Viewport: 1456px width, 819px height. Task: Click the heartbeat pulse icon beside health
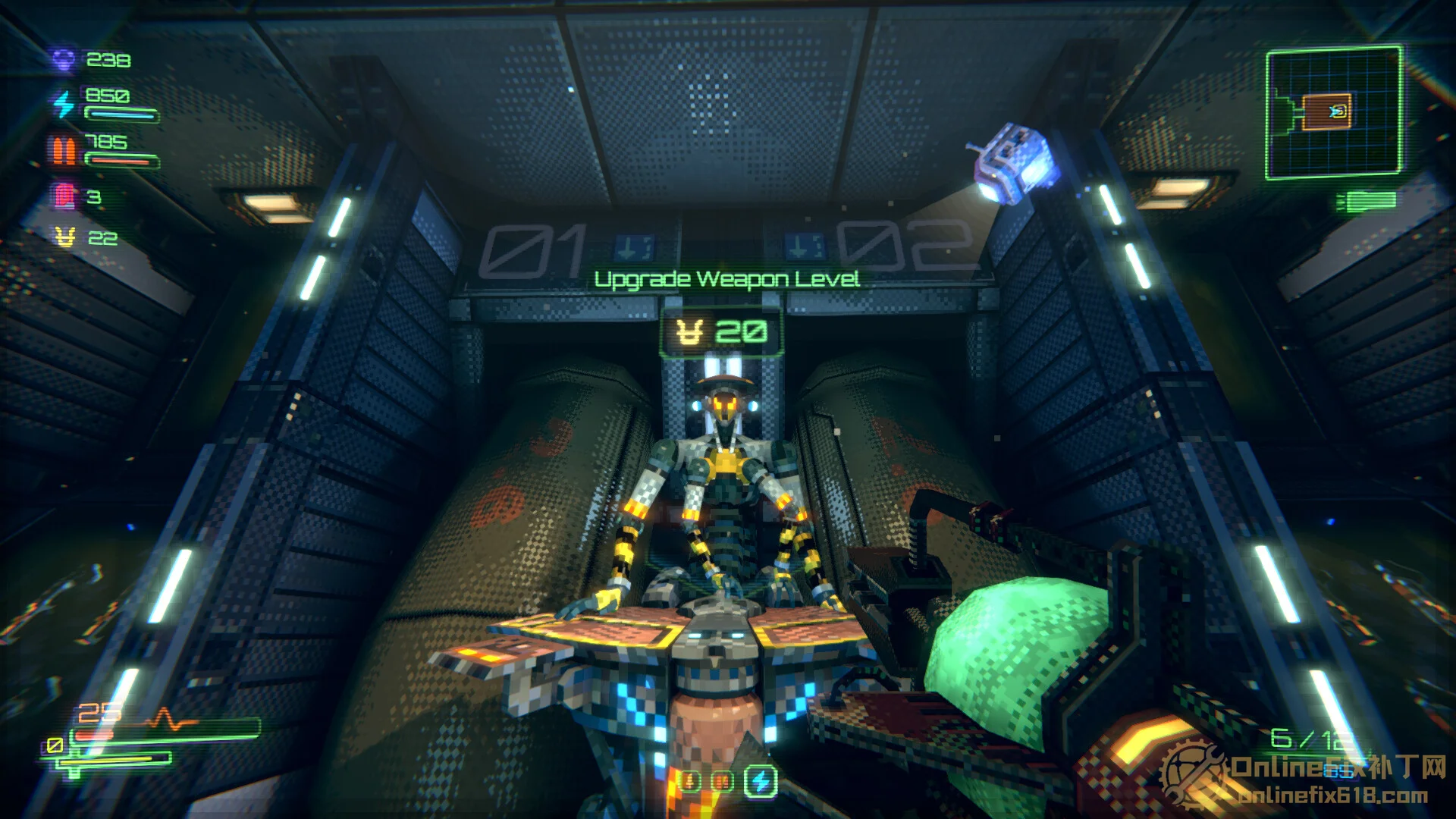point(167,716)
